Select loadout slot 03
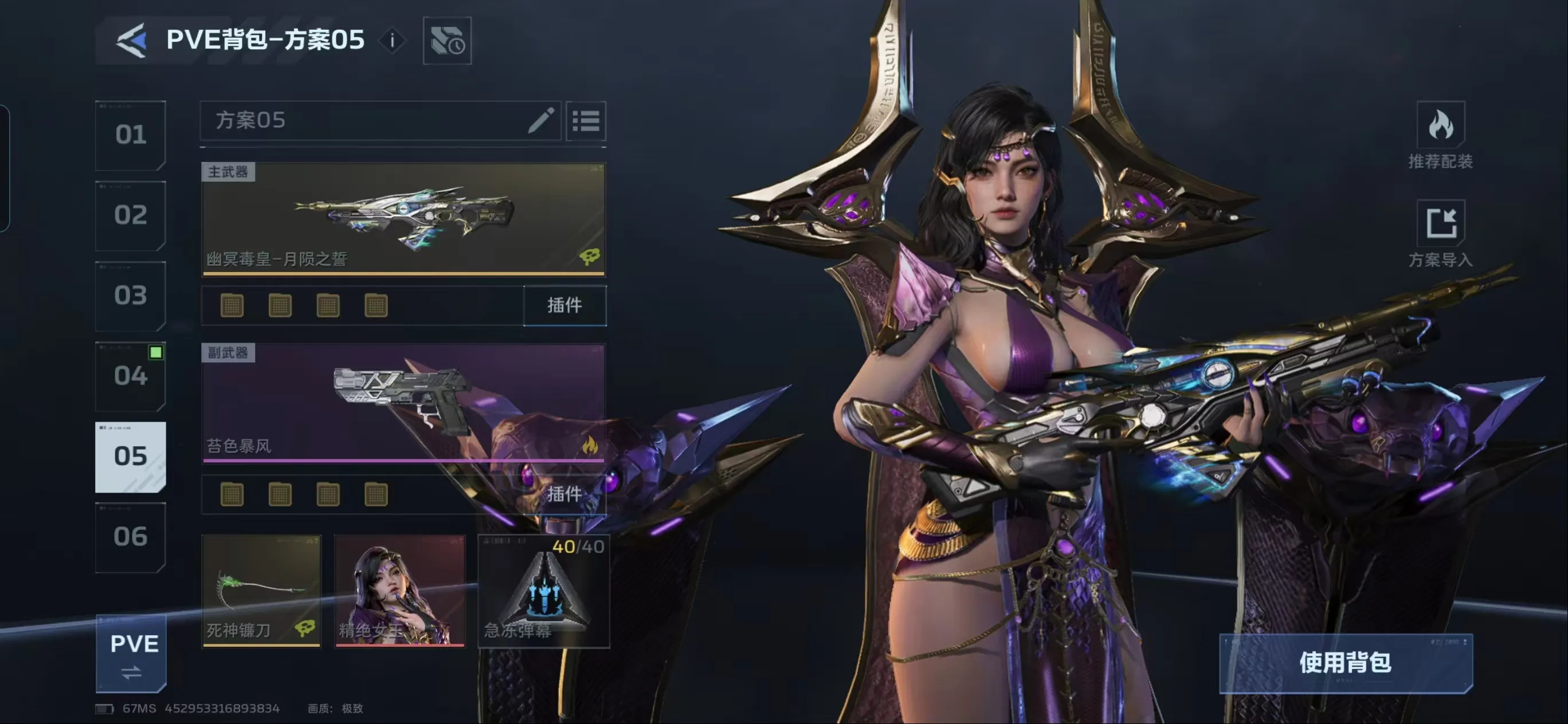 pyautogui.click(x=130, y=296)
